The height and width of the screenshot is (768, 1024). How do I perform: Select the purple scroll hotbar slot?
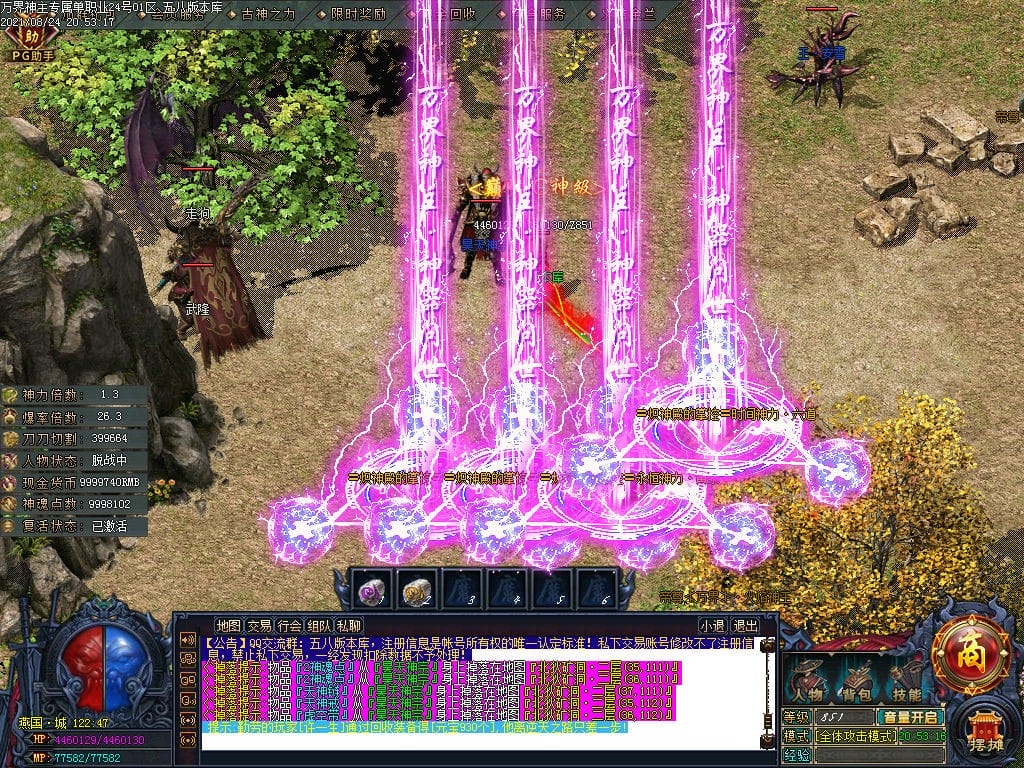click(373, 592)
